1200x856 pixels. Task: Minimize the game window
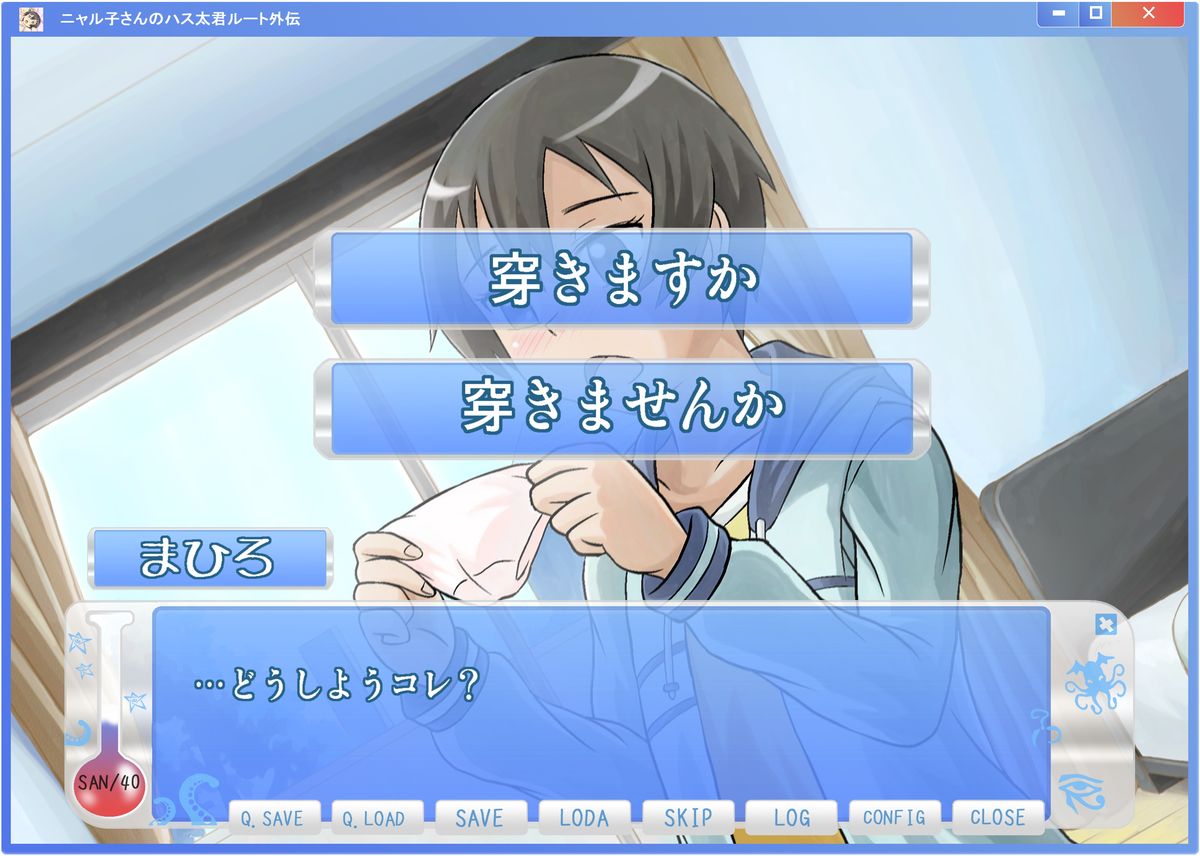1057,14
